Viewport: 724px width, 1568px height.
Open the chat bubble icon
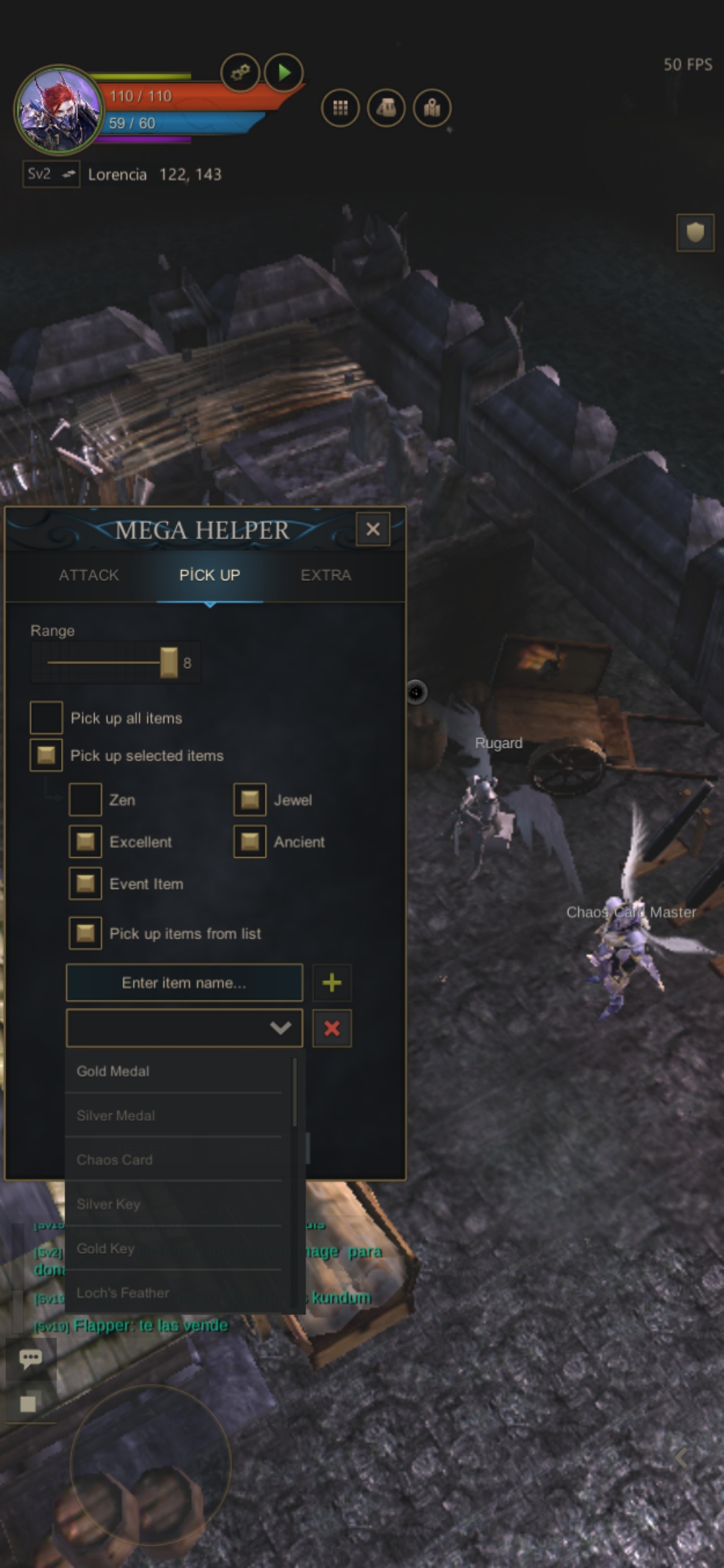point(30,1358)
